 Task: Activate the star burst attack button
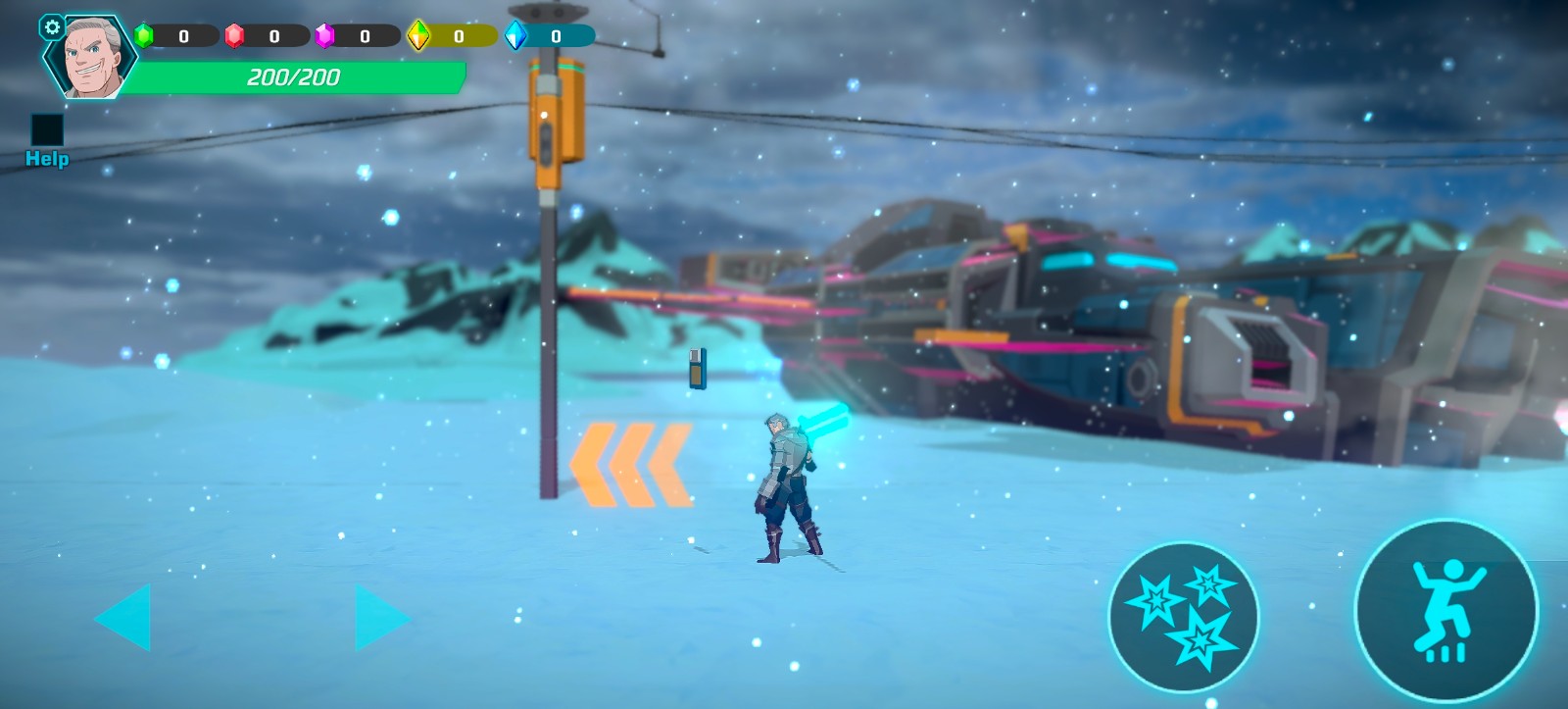[1183, 617]
